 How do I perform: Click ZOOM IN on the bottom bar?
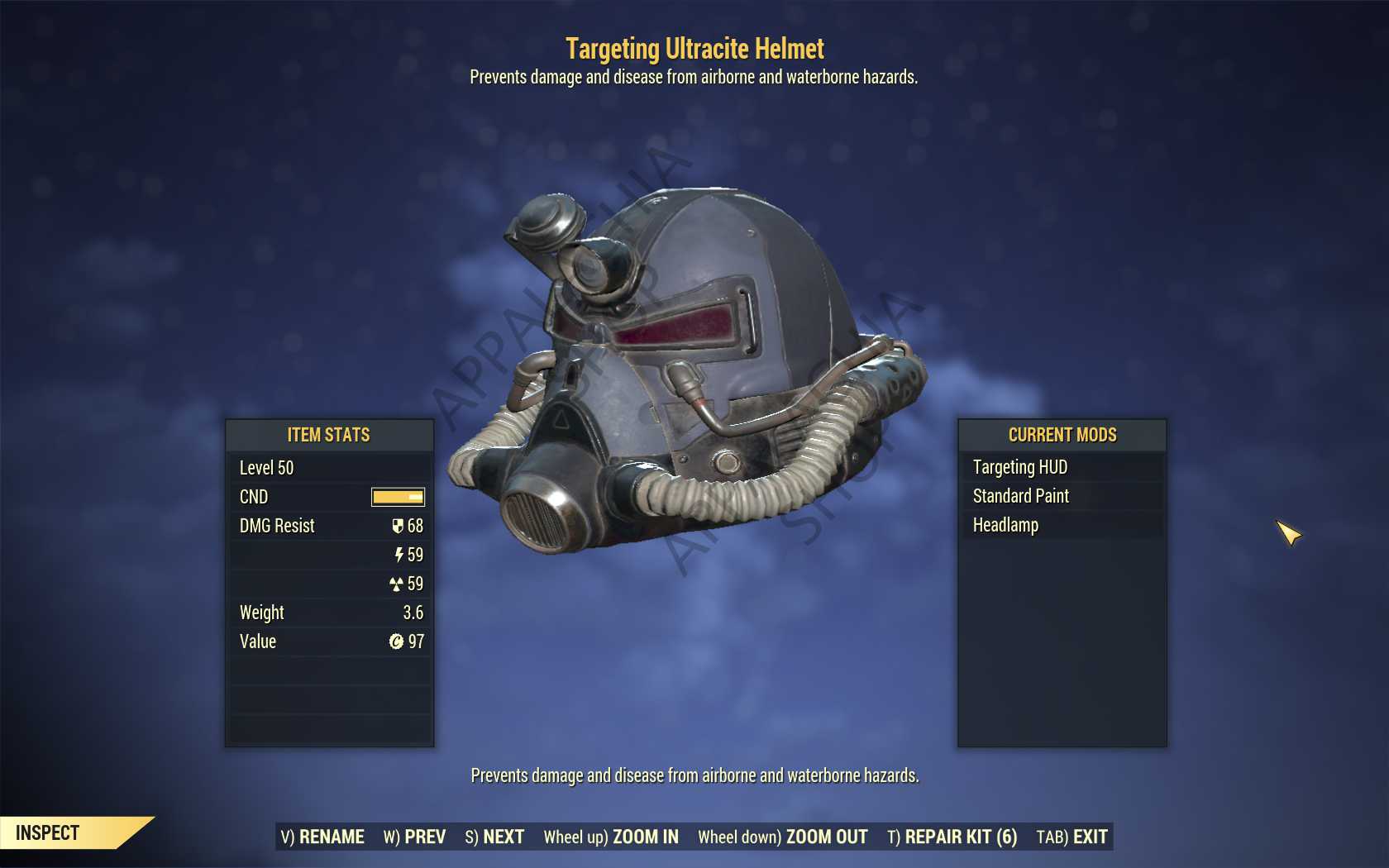611,837
